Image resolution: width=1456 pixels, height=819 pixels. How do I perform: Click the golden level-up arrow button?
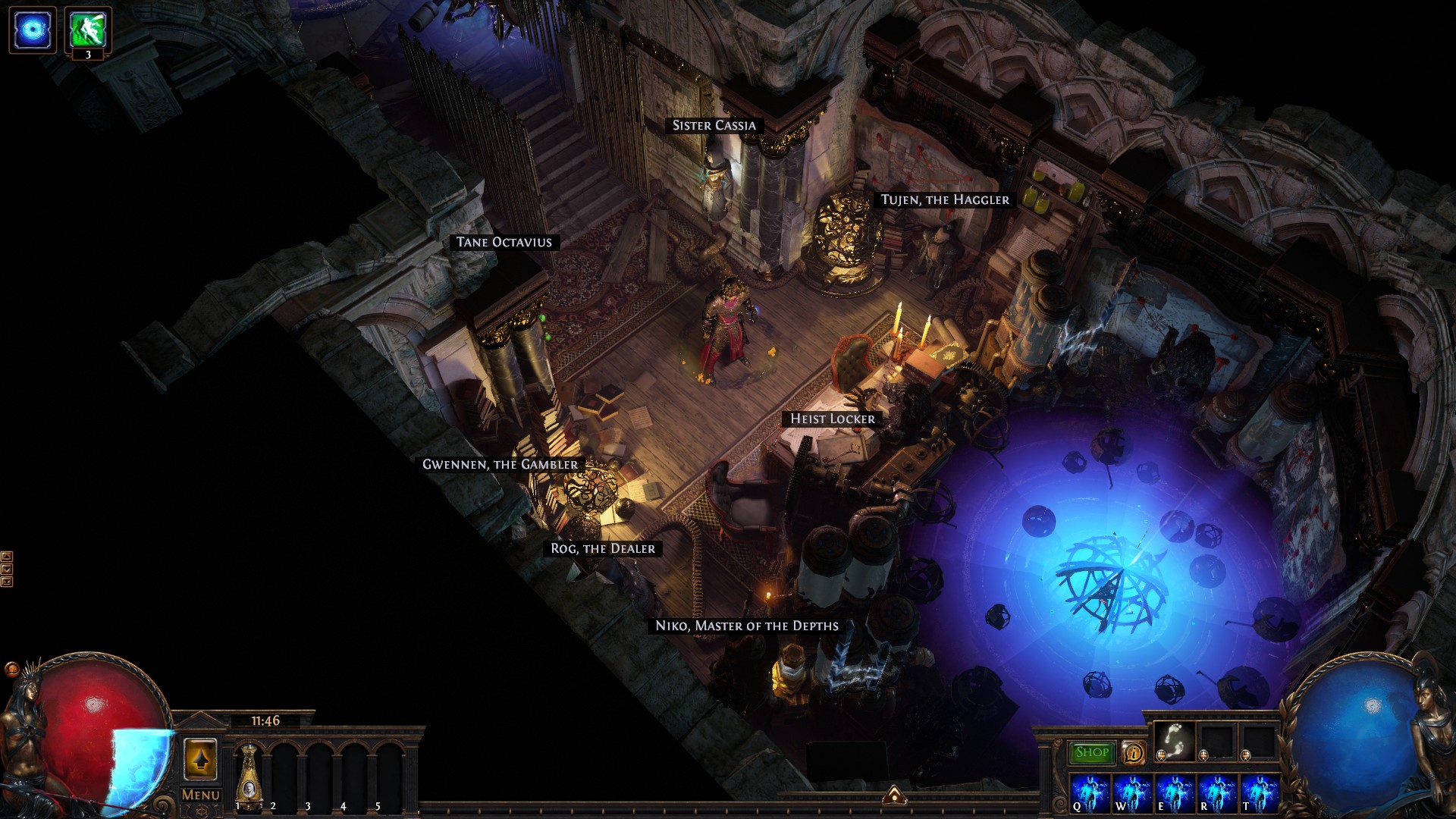click(x=201, y=759)
